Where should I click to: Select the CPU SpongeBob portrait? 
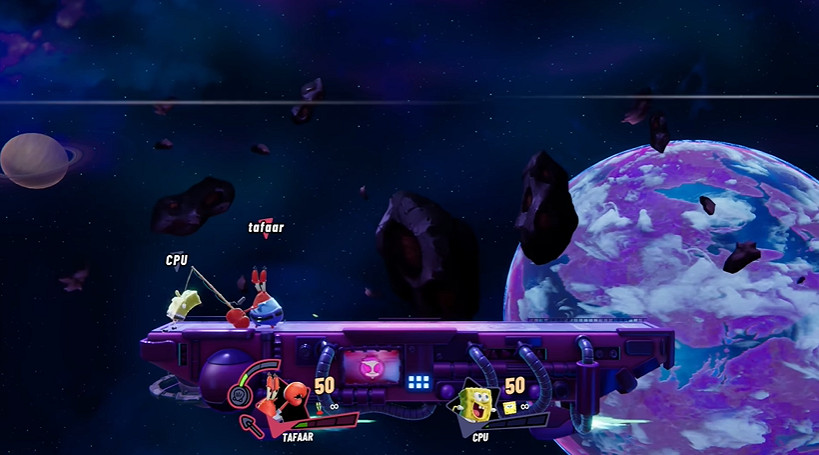(479, 405)
